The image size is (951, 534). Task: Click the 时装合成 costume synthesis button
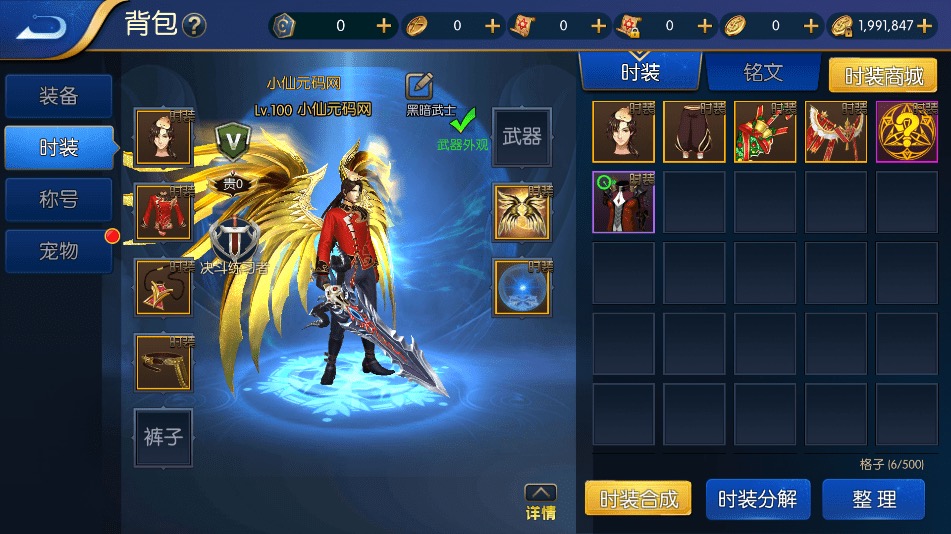(x=638, y=499)
